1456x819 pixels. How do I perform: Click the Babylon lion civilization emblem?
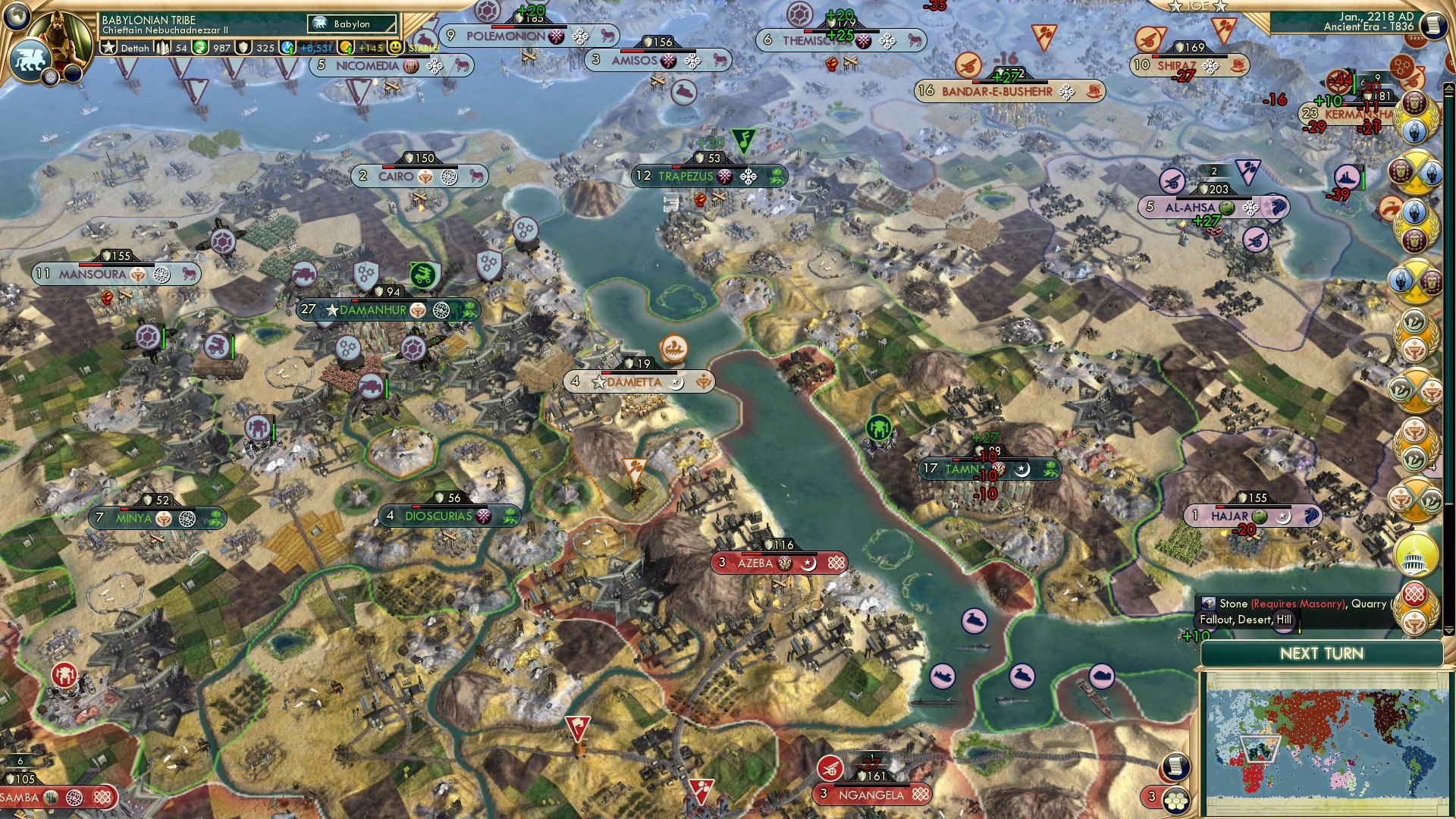click(x=30, y=61)
